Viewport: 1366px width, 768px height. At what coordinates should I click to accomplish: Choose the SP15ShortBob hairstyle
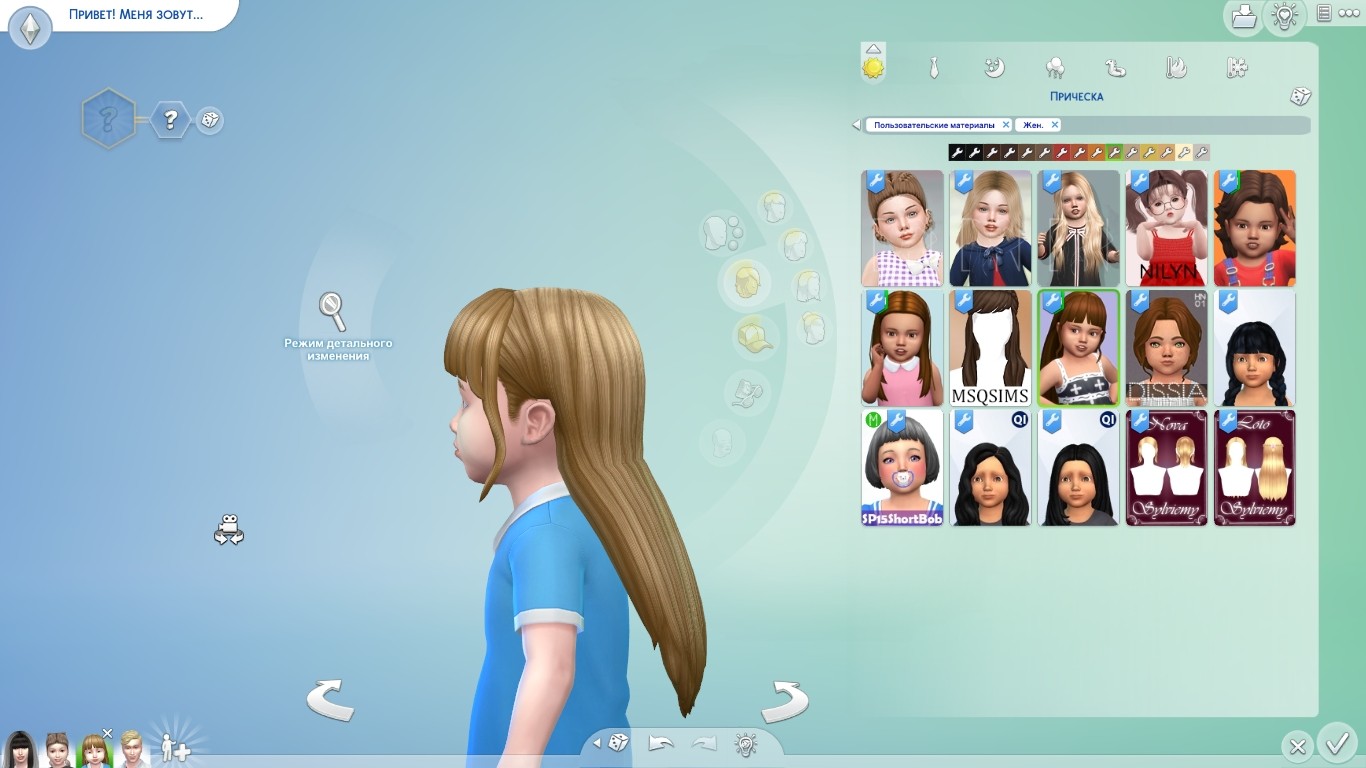(902, 468)
